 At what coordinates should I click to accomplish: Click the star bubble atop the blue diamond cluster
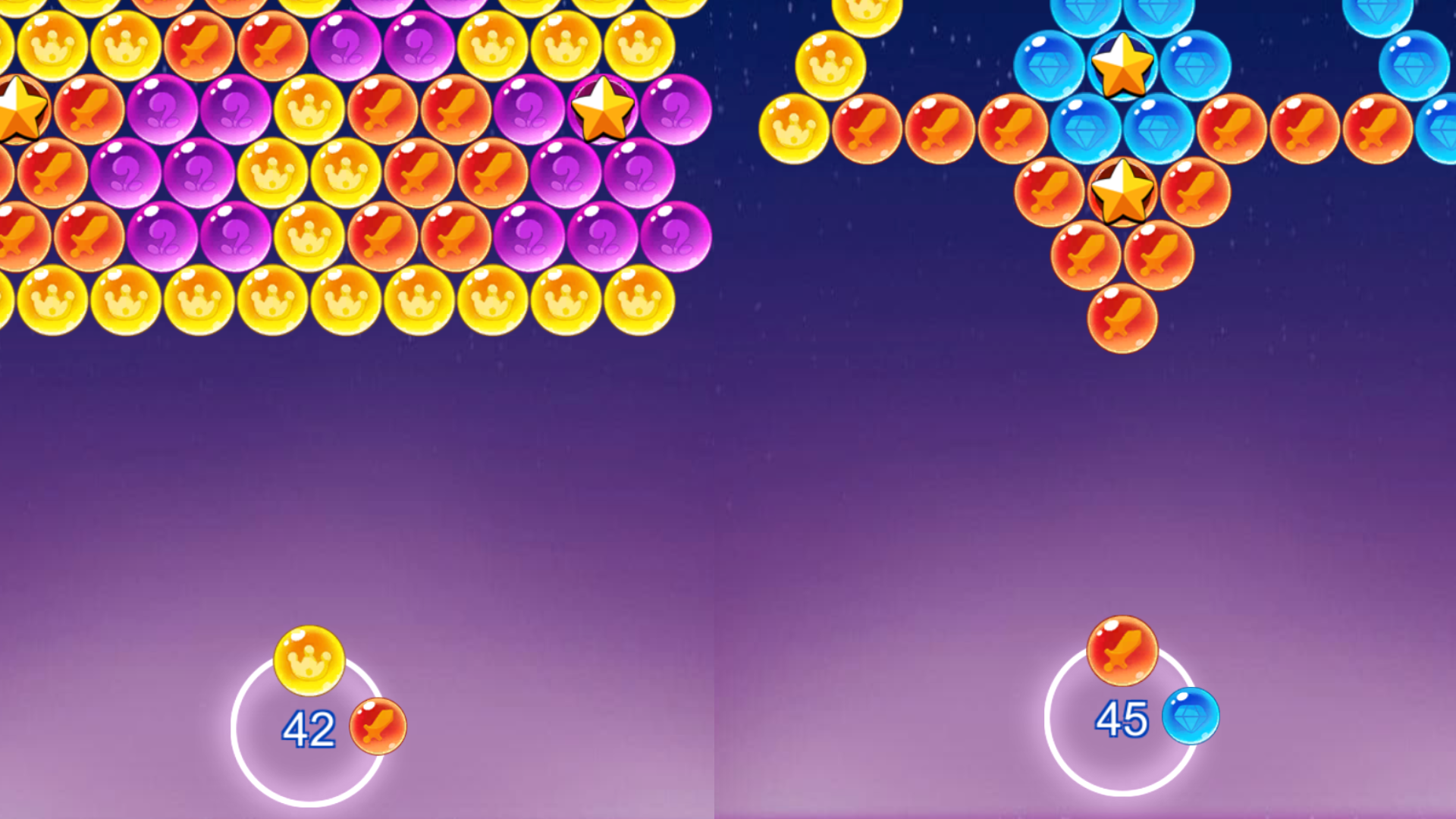point(1122,68)
